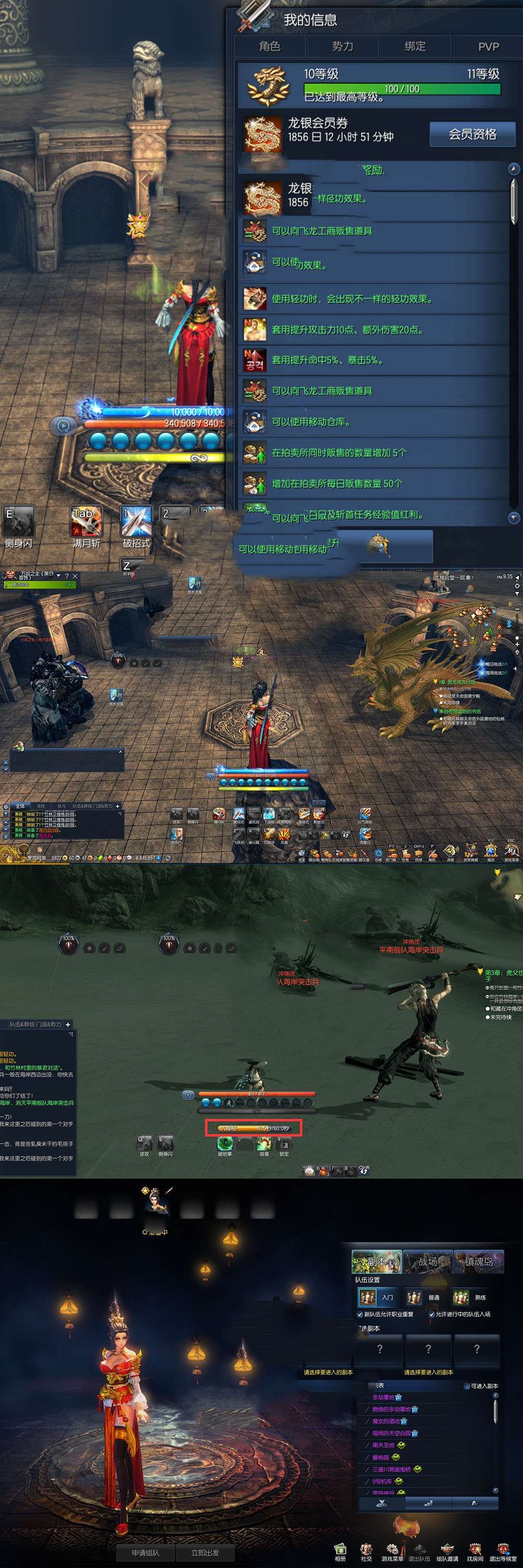Use the 破招式 skill icon
Viewport: 523px width, 1568px height.
pyautogui.click(x=137, y=522)
